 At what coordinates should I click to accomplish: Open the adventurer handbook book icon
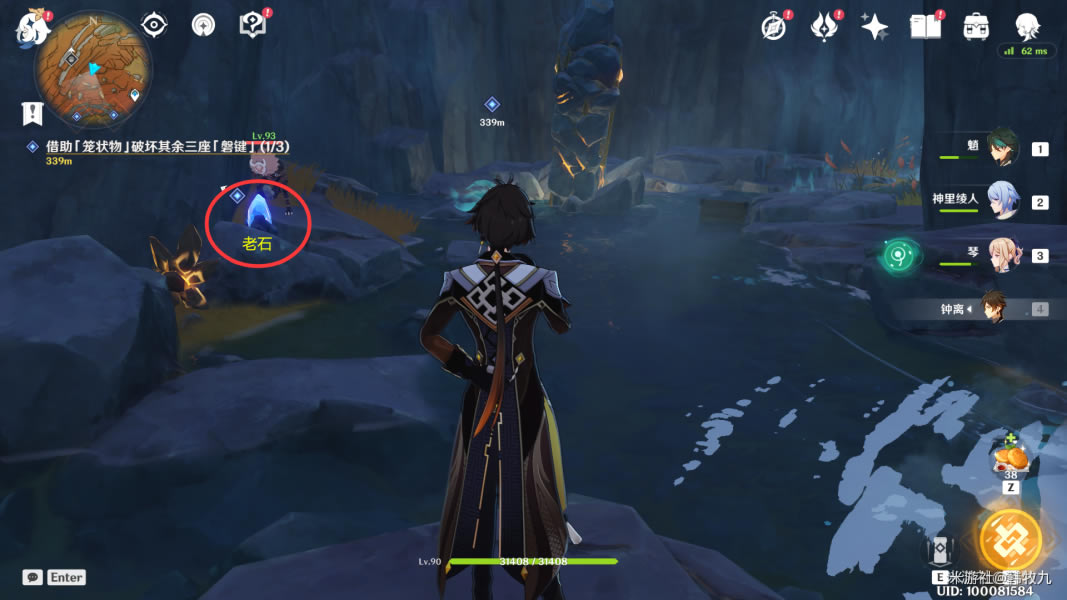pyautogui.click(x=926, y=27)
